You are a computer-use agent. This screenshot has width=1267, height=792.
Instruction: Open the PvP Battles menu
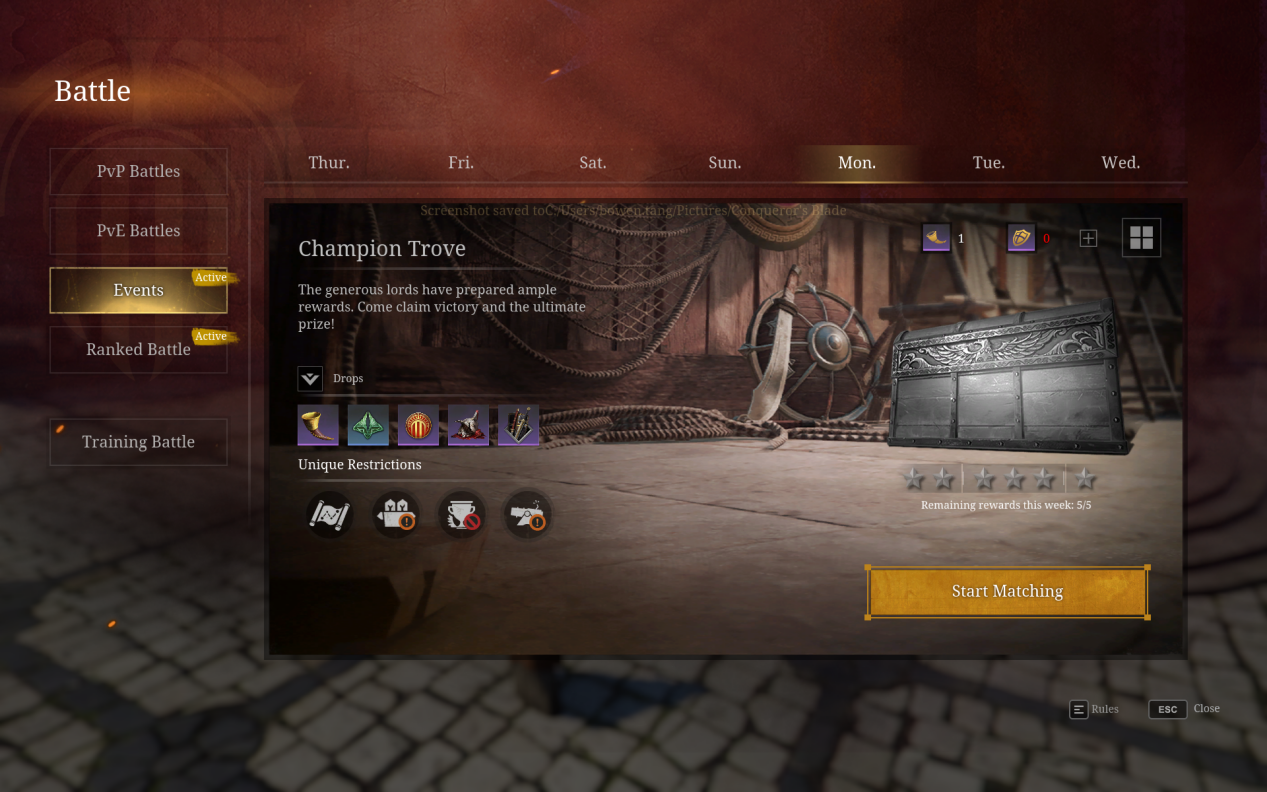click(138, 171)
